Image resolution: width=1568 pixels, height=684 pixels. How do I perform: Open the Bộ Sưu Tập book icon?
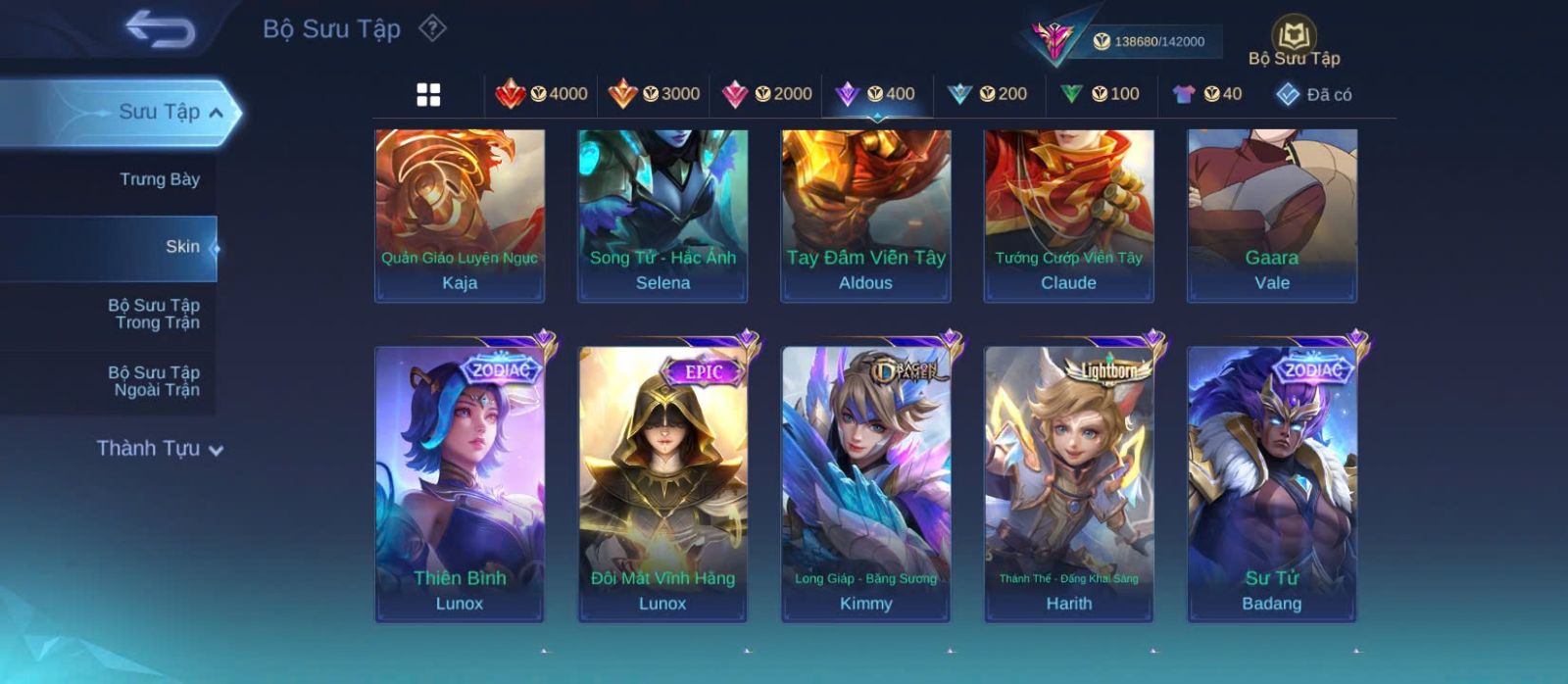[1294, 41]
